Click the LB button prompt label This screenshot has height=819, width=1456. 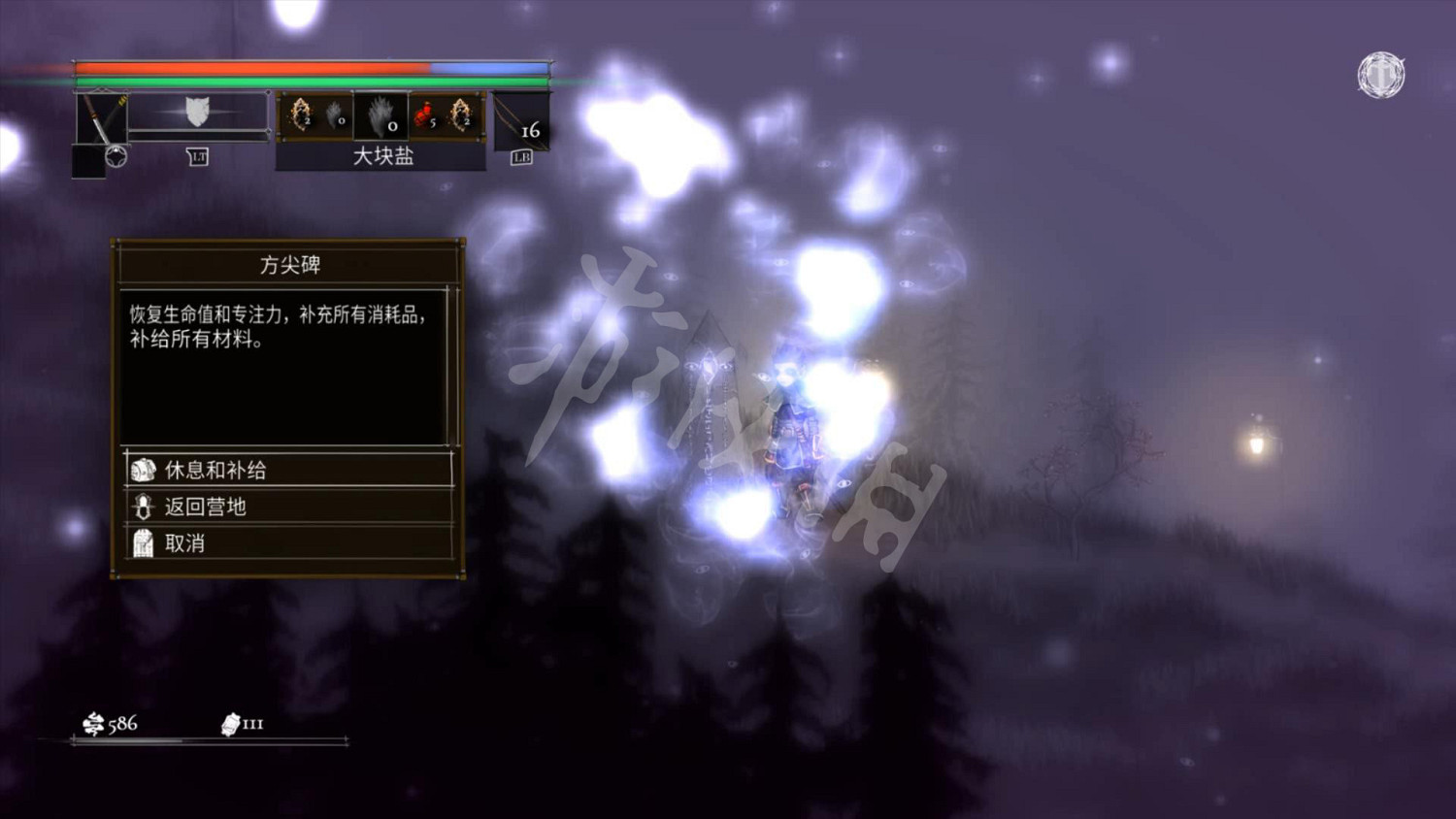tap(521, 156)
